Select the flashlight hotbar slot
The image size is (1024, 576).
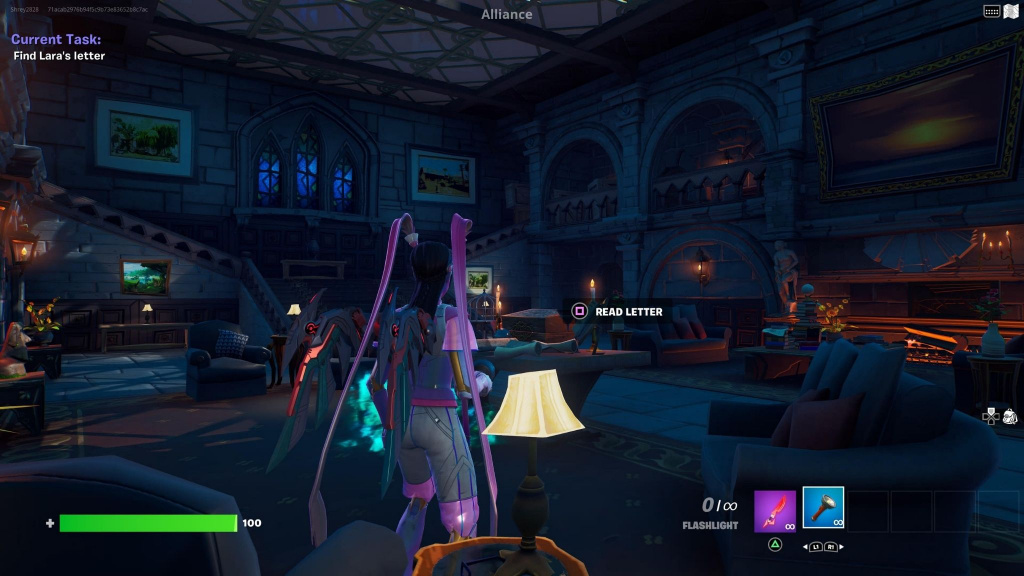pos(823,508)
